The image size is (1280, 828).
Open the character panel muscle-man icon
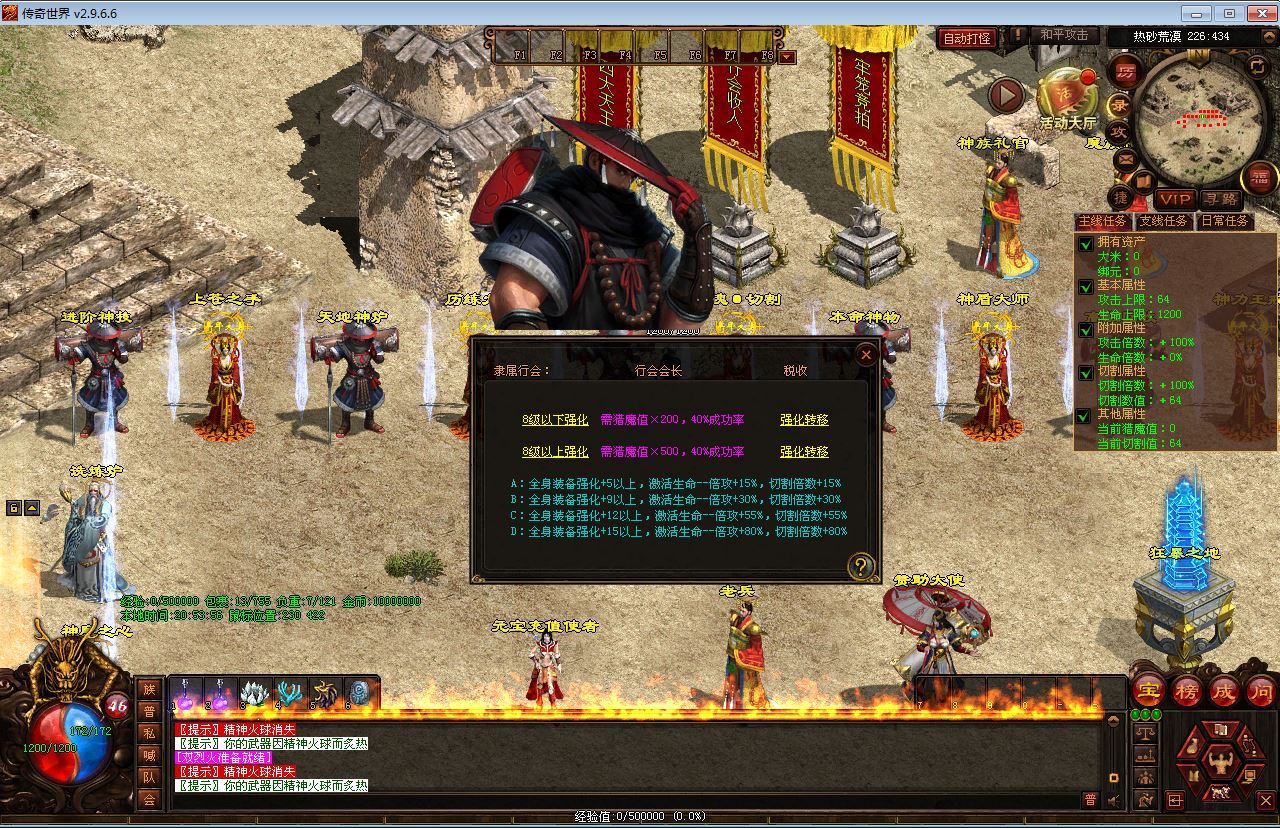pyautogui.click(x=1220, y=762)
